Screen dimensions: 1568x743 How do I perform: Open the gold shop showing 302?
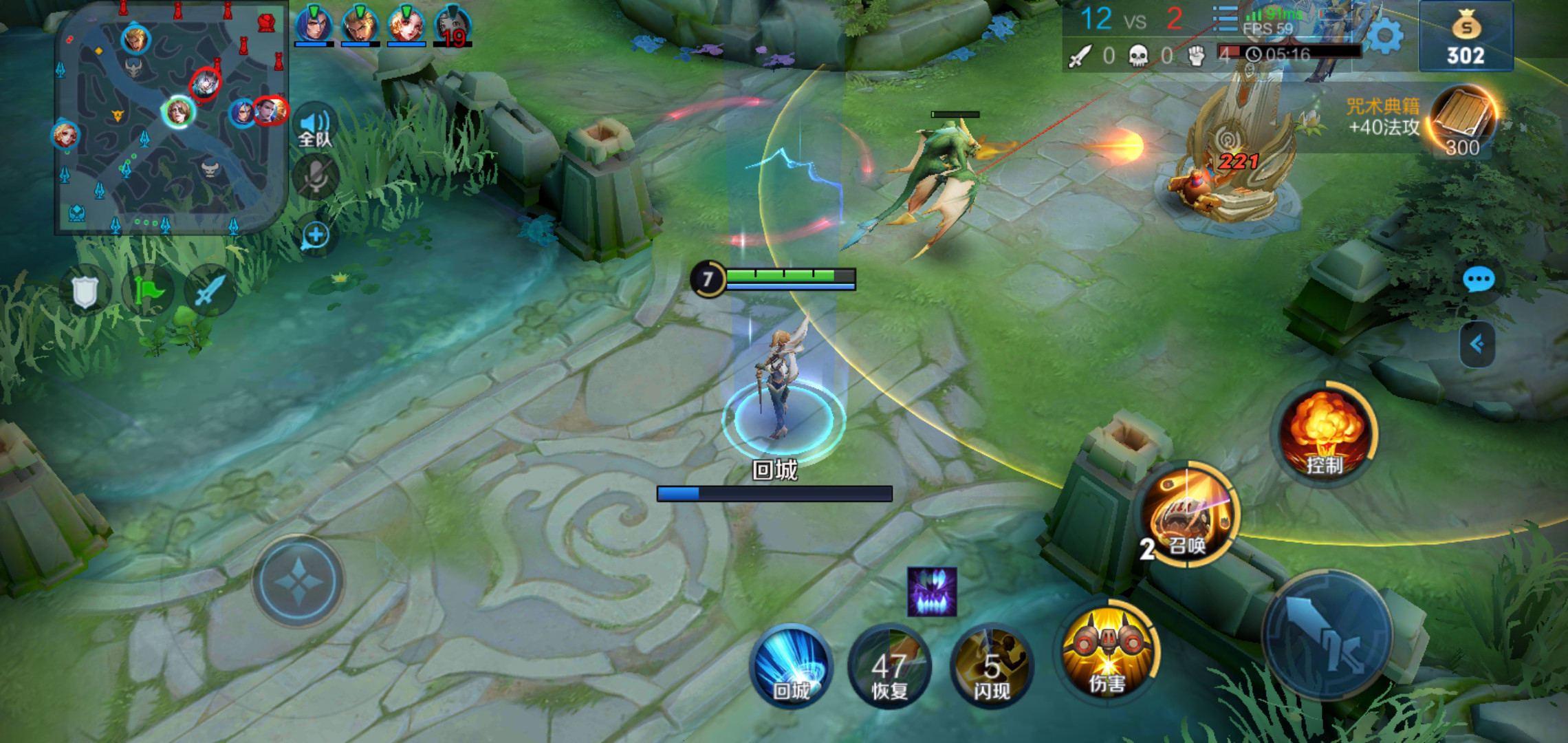(x=1466, y=37)
